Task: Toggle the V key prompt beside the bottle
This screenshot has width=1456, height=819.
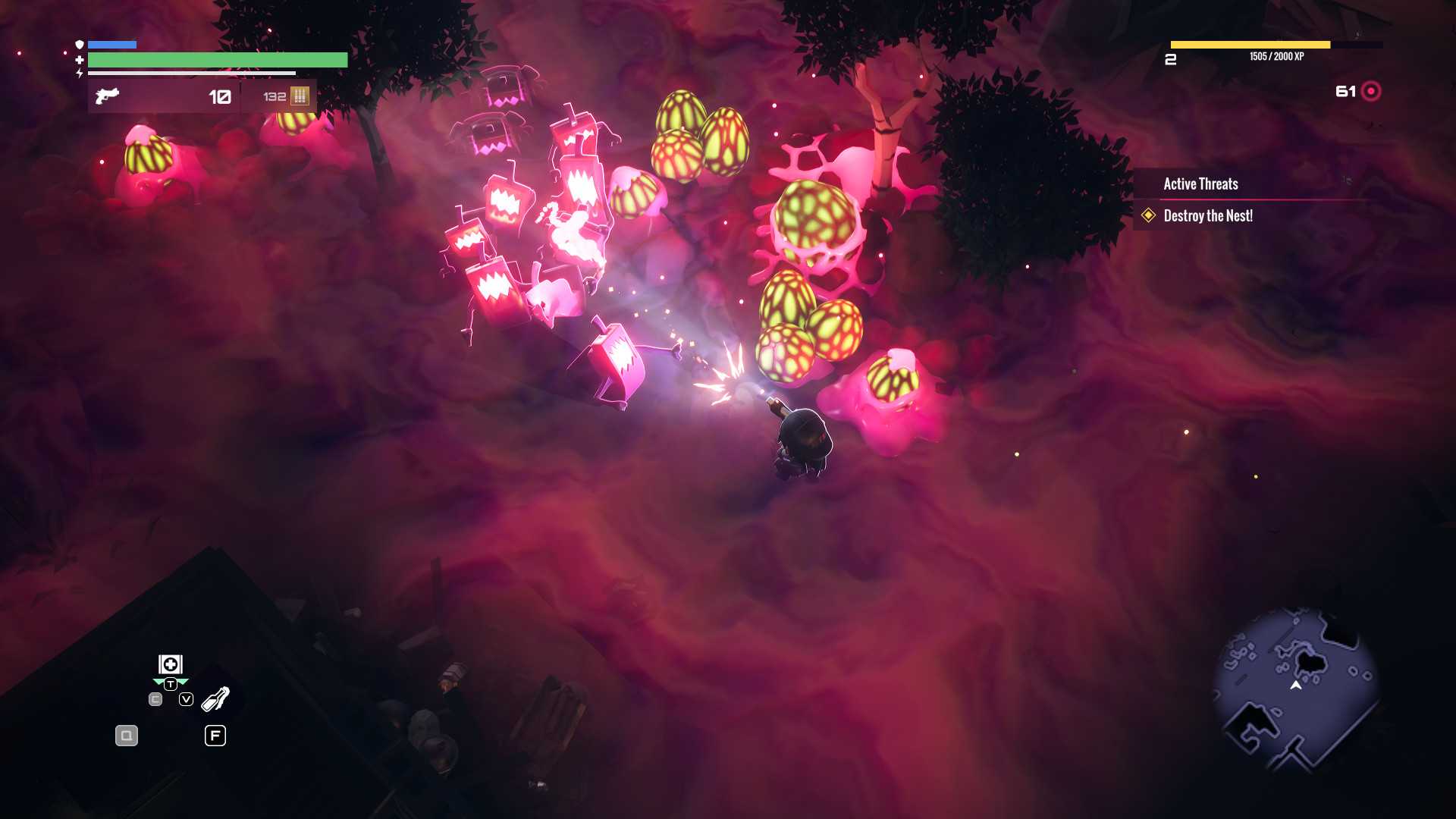Action: pyautogui.click(x=184, y=698)
